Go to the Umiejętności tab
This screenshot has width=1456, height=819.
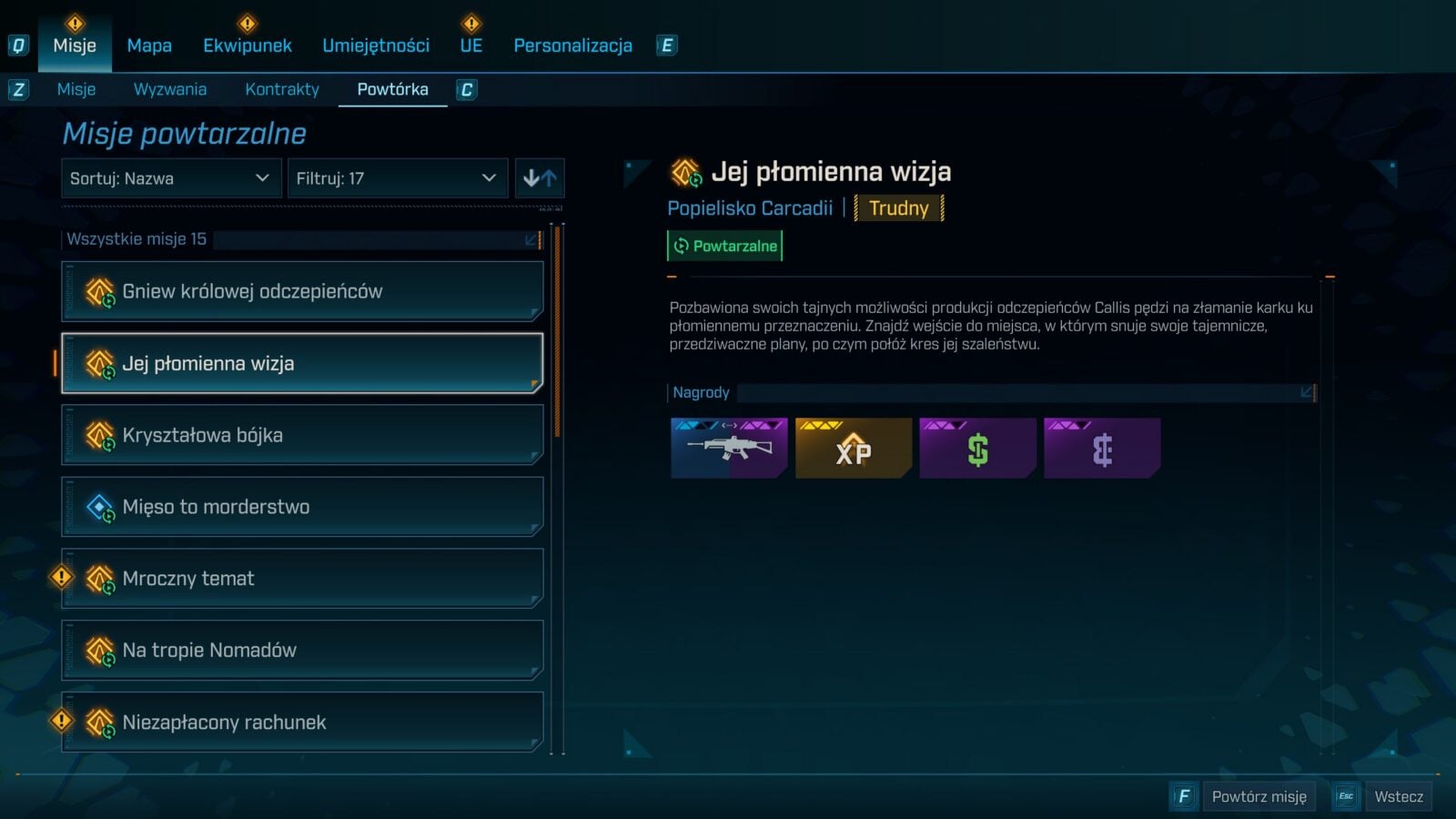(376, 45)
